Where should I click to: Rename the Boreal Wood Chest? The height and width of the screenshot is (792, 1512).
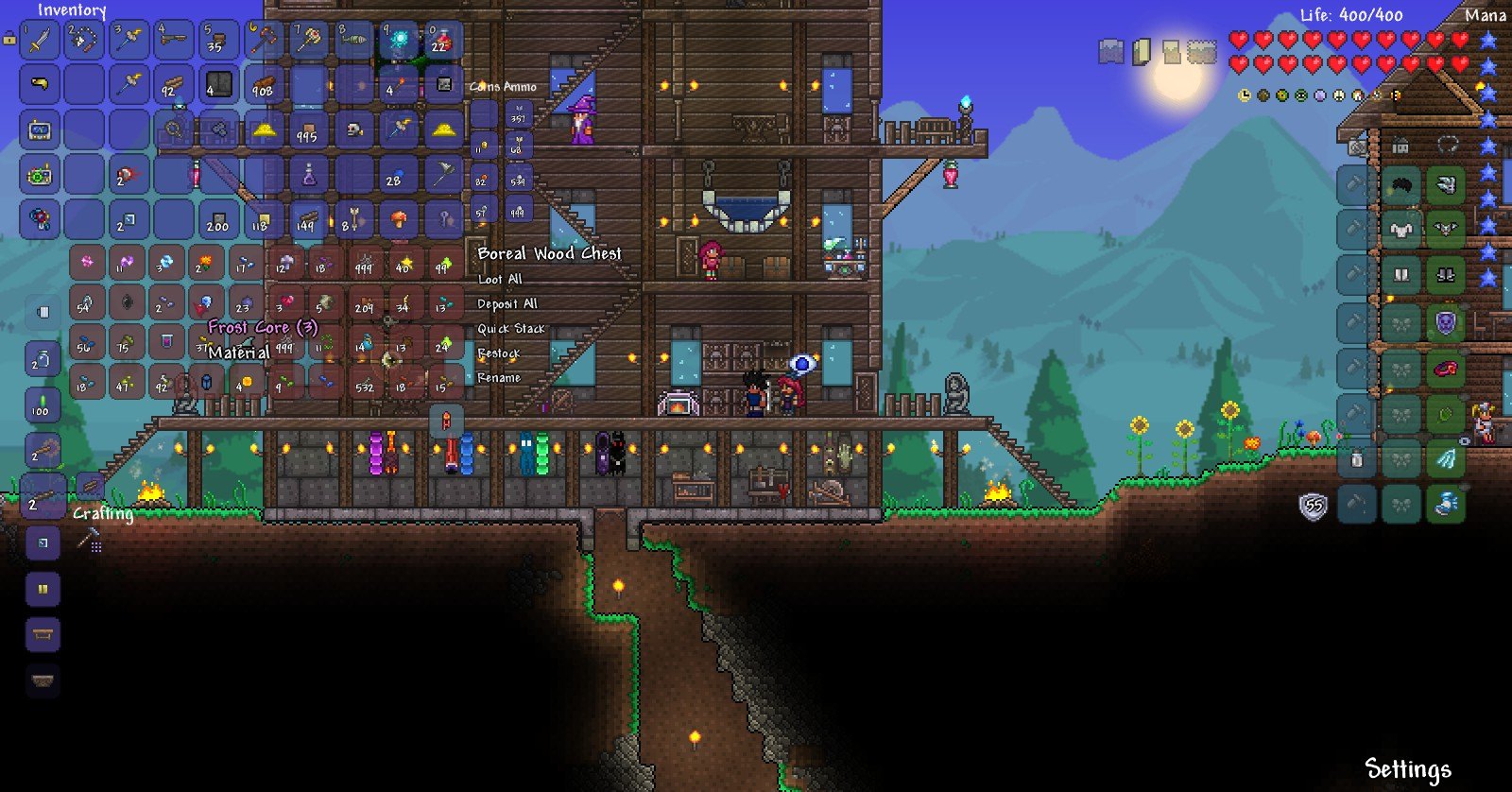[x=499, y=377]
